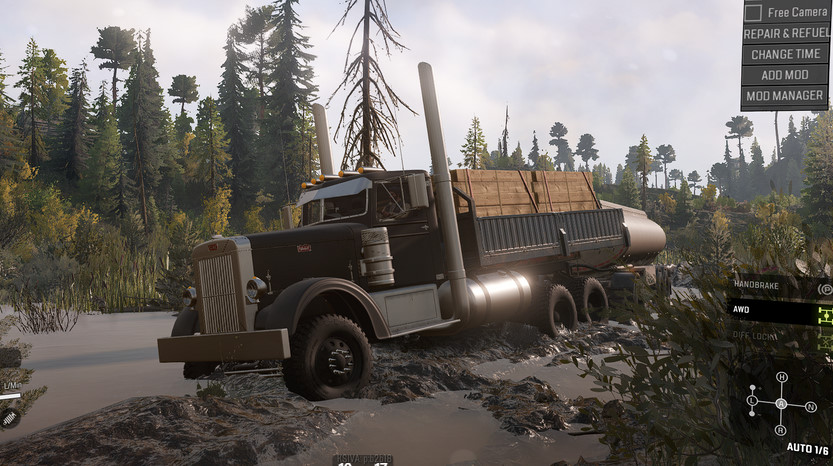Toggle AWD drive mode
The width and height of the screenshot is (833, 466).
tap(780, 311)
